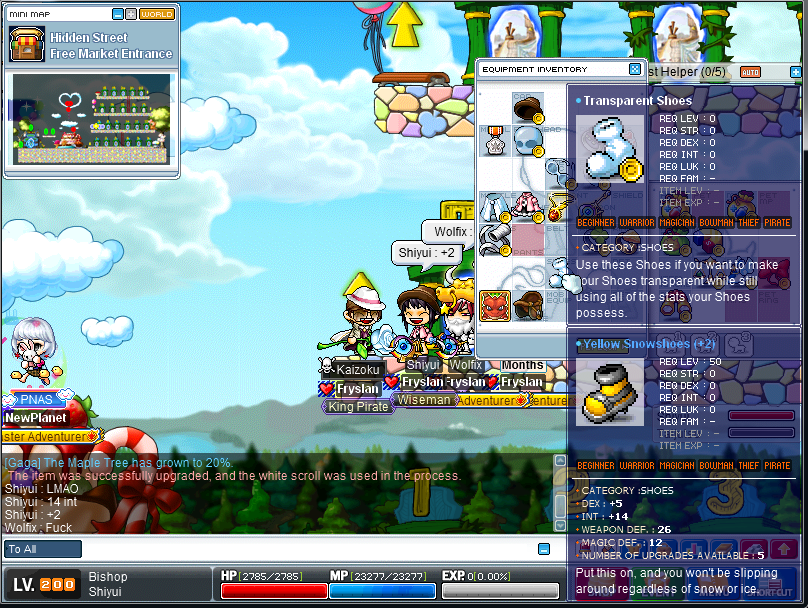Select the brown cap equipment slot

point(527,108)
